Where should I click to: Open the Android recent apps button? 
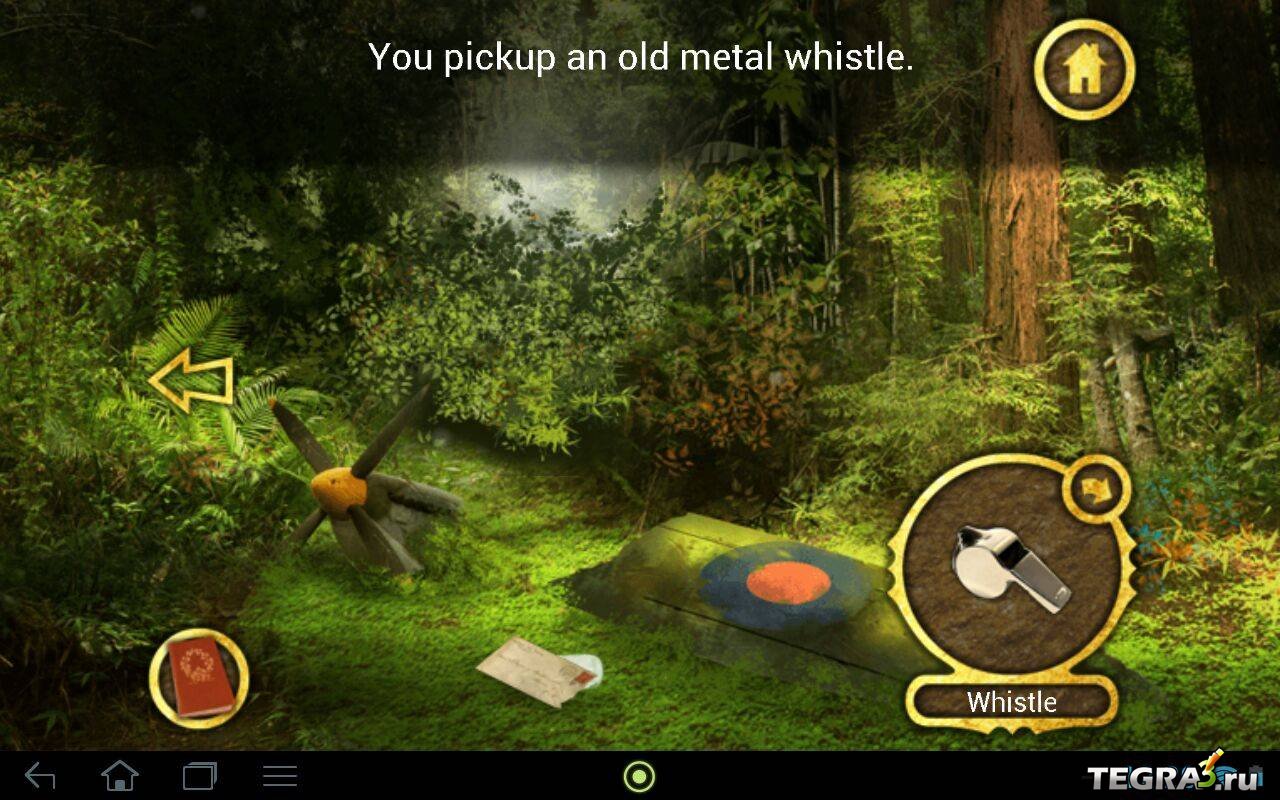pyautogui.click(x=199, y=776)
